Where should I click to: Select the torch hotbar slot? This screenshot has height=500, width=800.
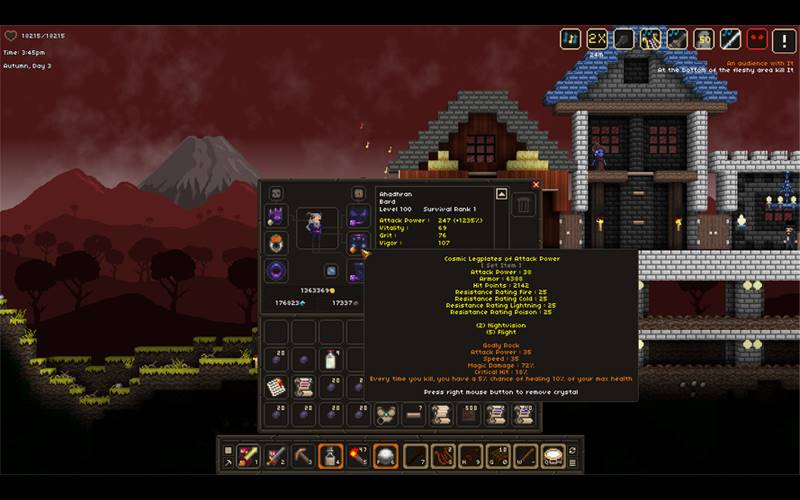coord(358,456)
